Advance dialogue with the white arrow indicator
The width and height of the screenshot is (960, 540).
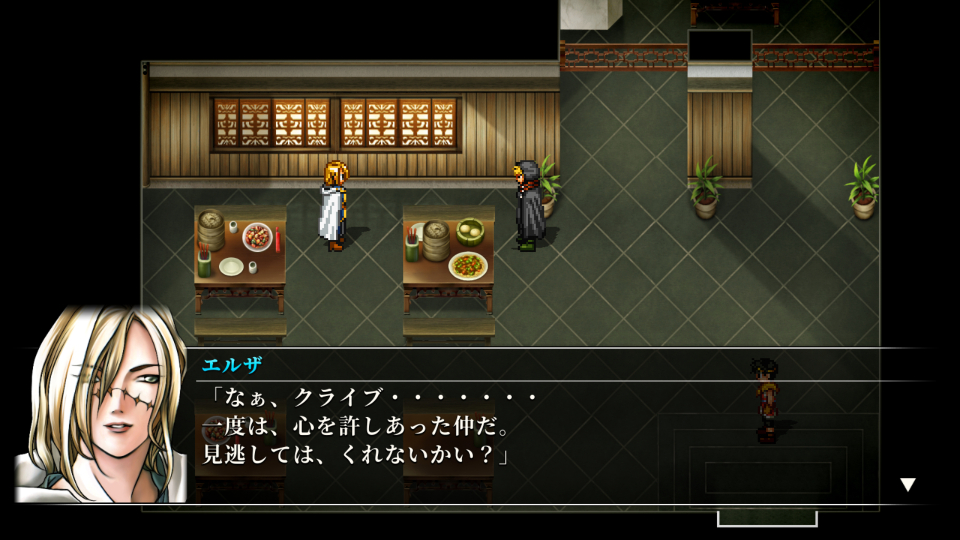(907, 485)
